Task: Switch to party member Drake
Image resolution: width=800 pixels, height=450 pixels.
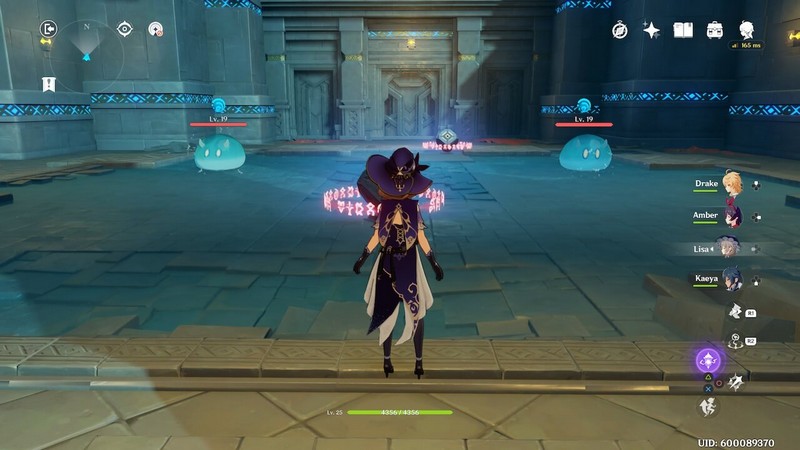Action: 731,184
